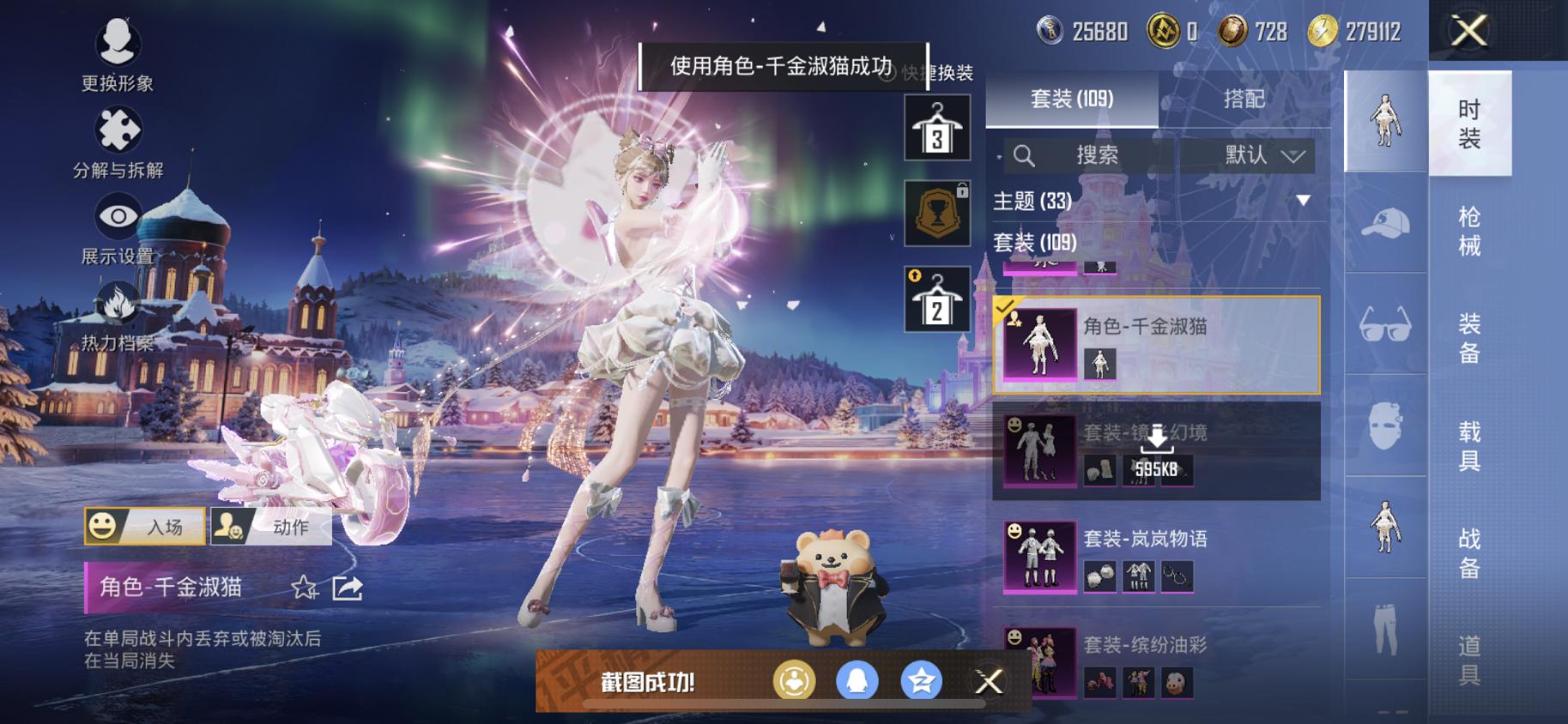Switch to the 入场 entrance tab
Screen dimensions: 1568x724
pyautogui.click(x=146, y=527)
